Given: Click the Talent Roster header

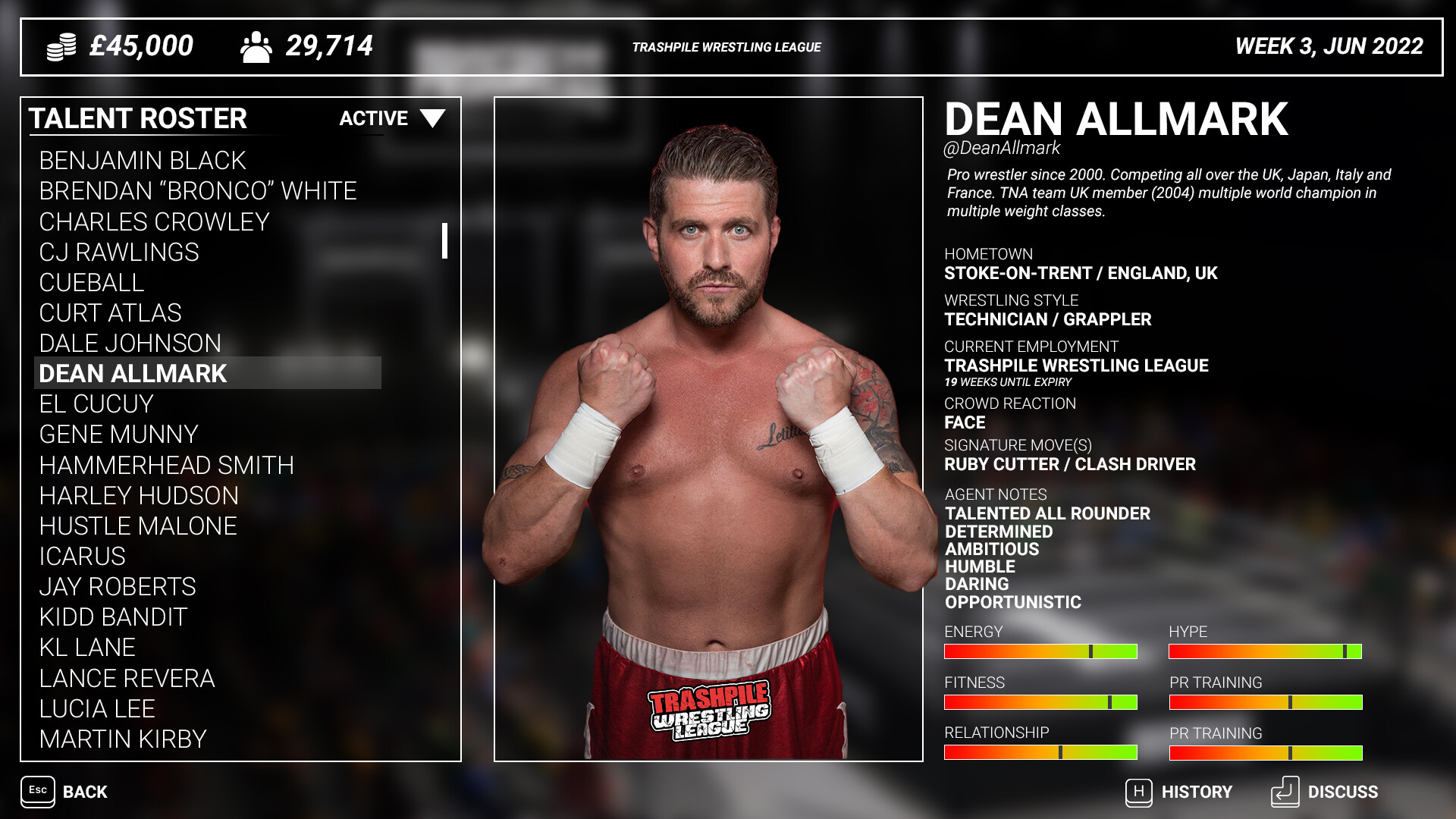Looking at the screenshot, I should (139, 118).
